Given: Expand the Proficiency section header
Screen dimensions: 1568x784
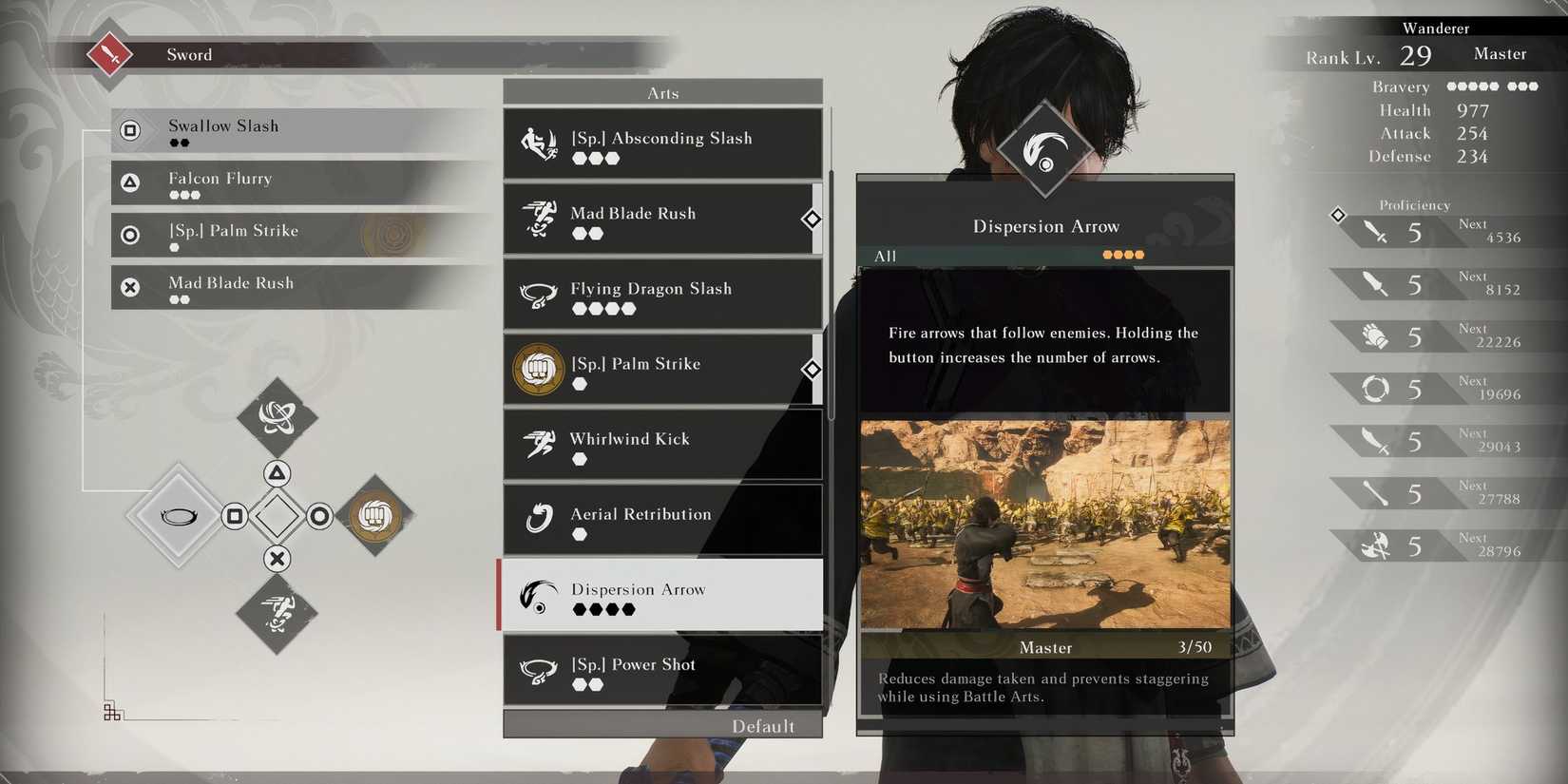Looking at the screenshot, I should [x=1415, y=204].
